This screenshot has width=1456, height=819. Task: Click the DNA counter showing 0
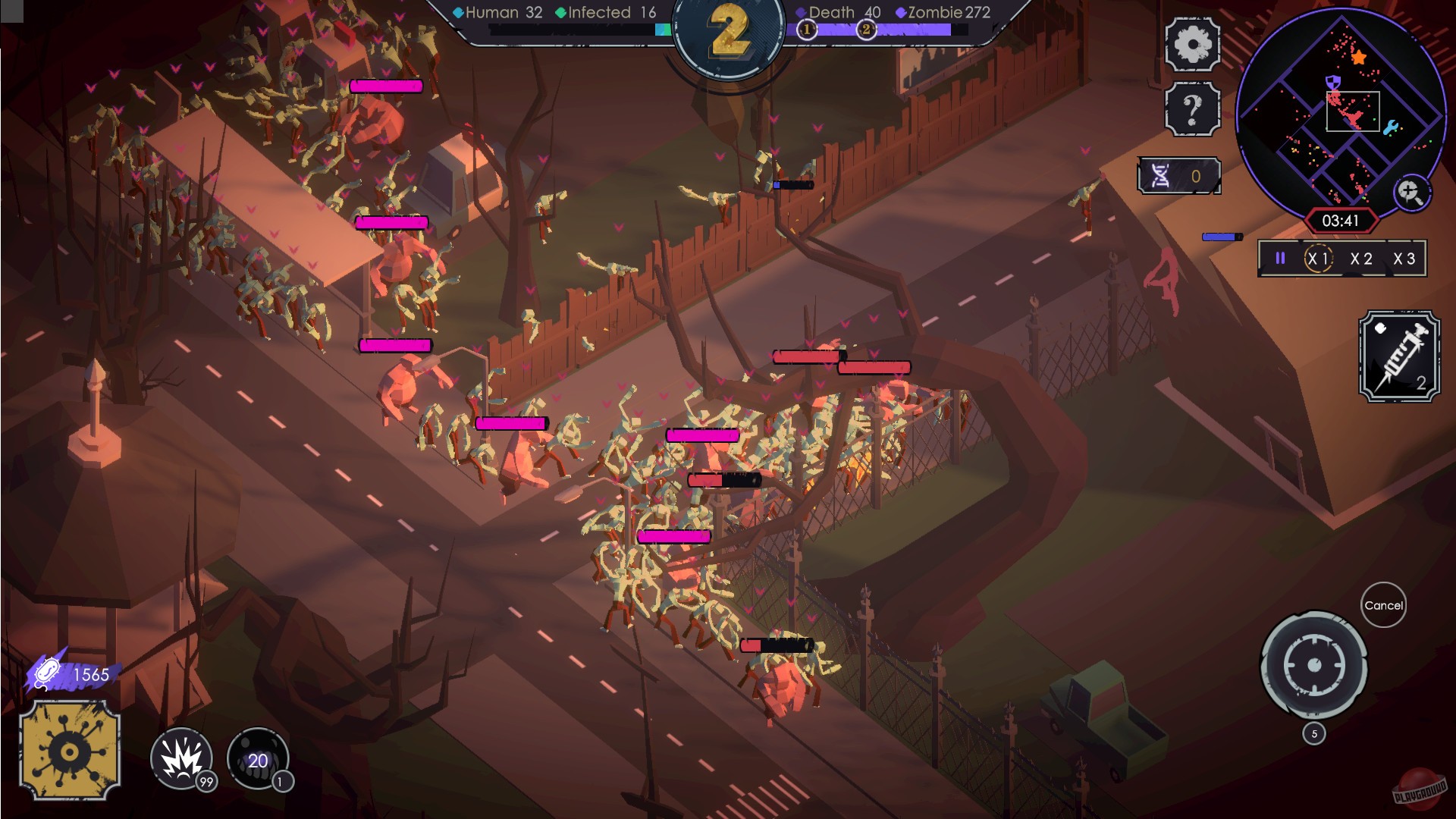tap(1178, 174)
